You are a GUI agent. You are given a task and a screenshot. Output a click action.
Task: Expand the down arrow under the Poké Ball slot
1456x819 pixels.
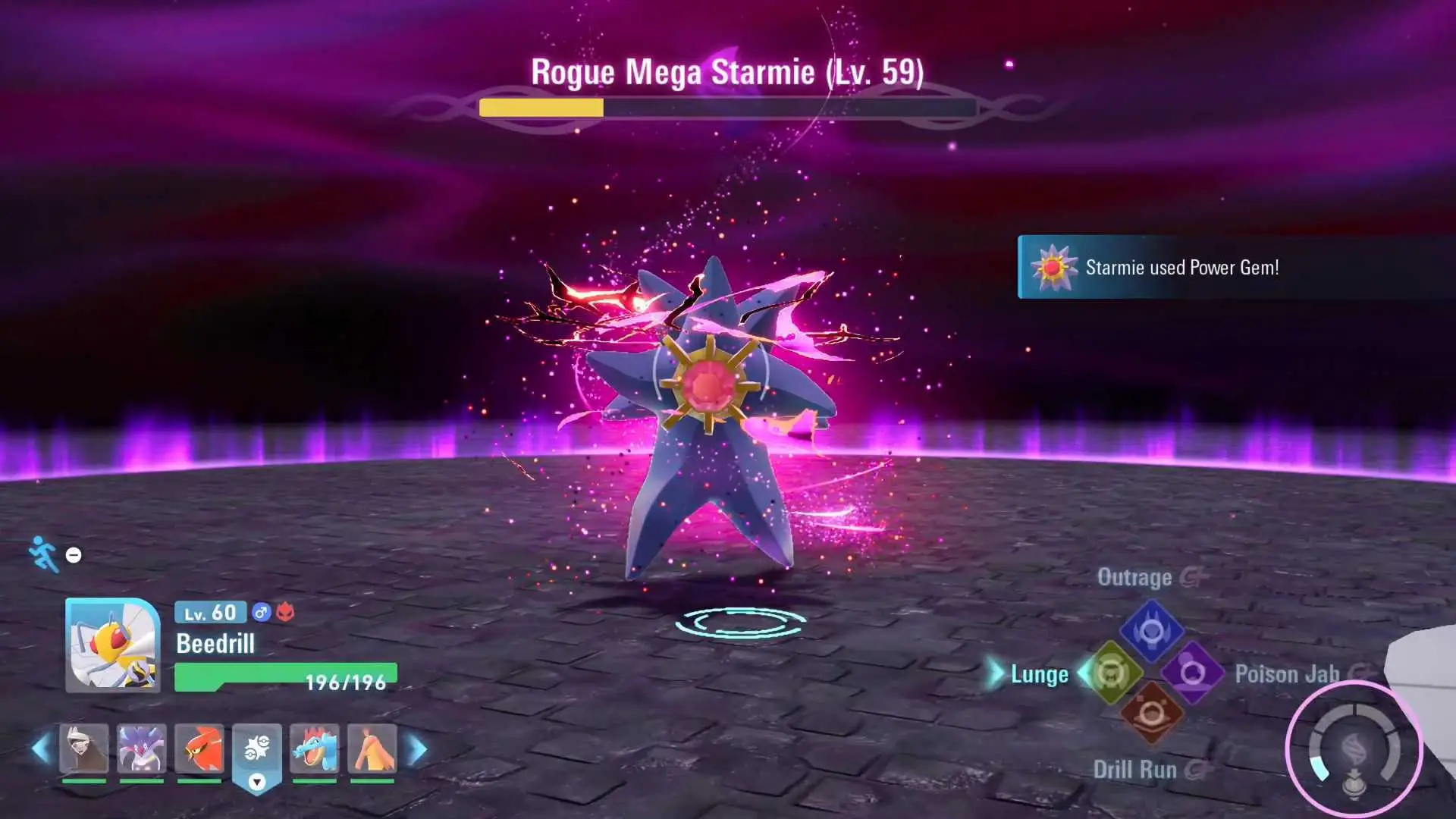point(256,783)
